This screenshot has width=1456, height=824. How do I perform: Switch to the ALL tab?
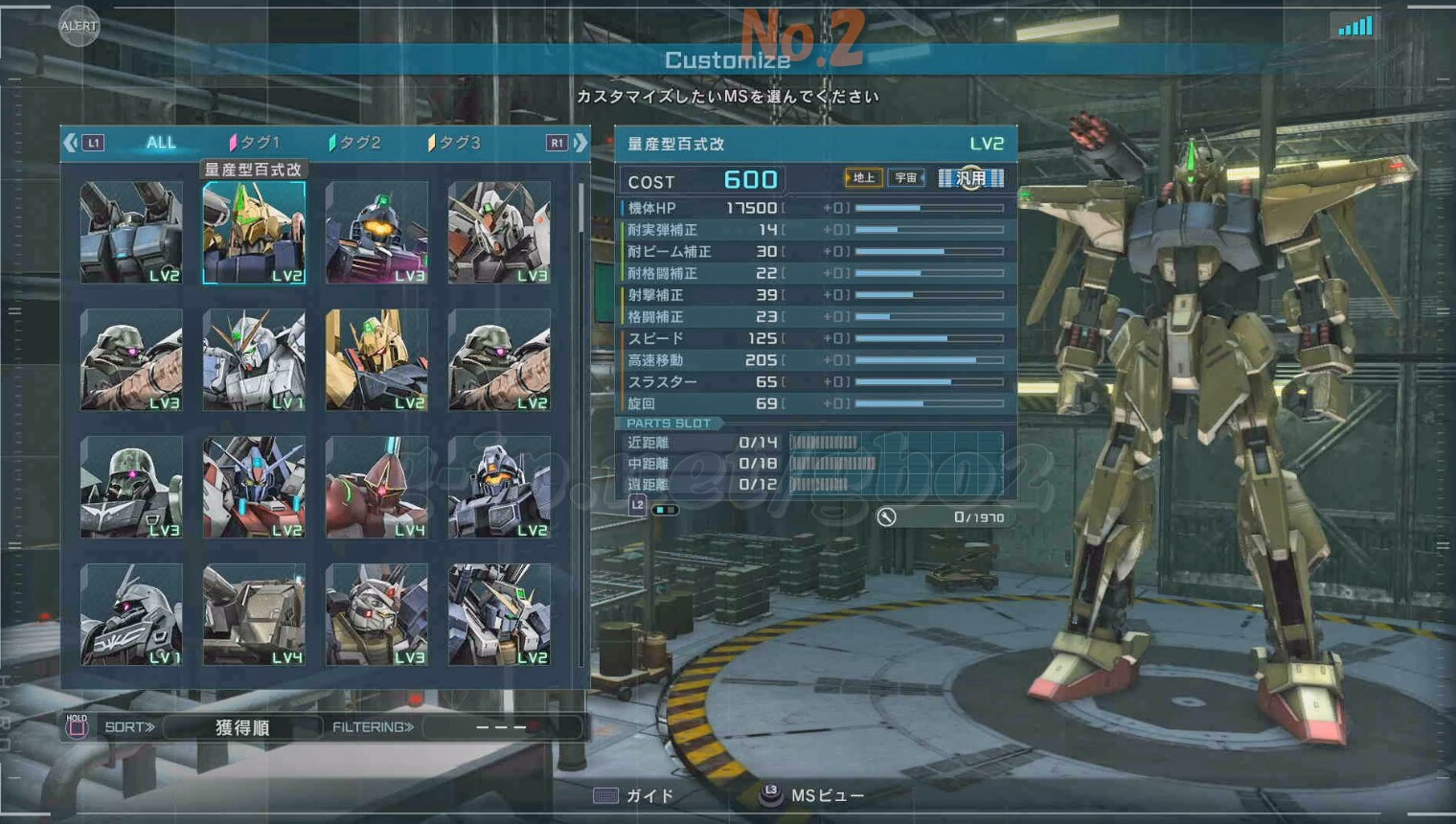(x=160, y=143)
